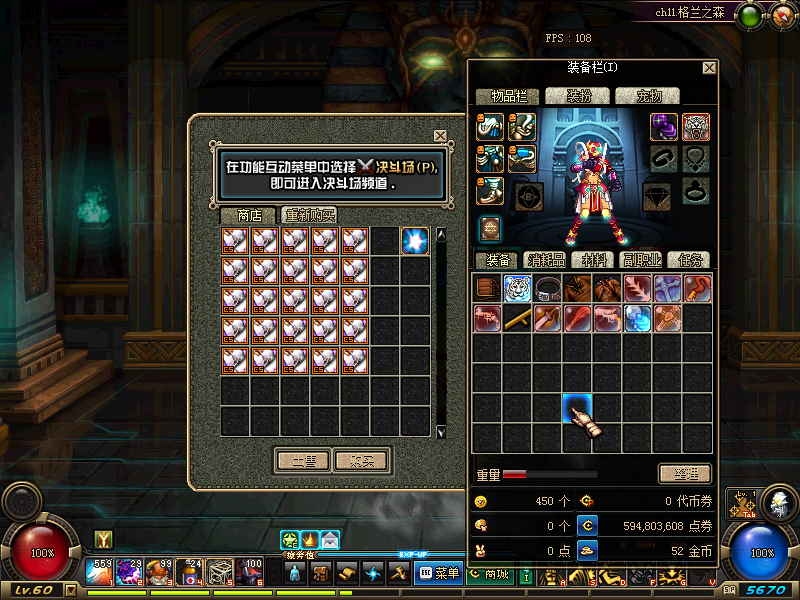Switch to the 物品栏 items tab
This screenshot has width=800, height=600.
507,96
